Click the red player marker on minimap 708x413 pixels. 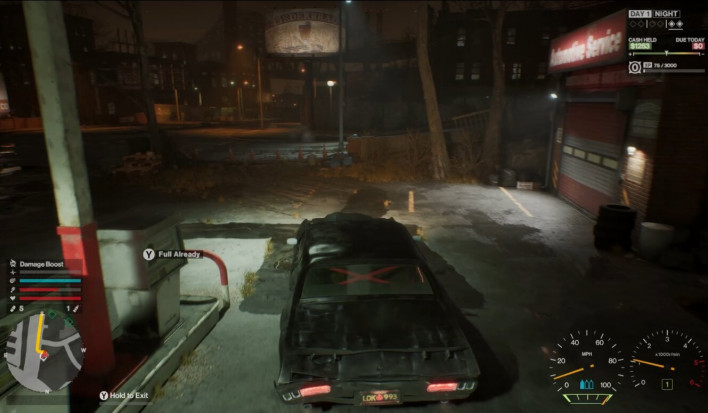tap(44, 353)
